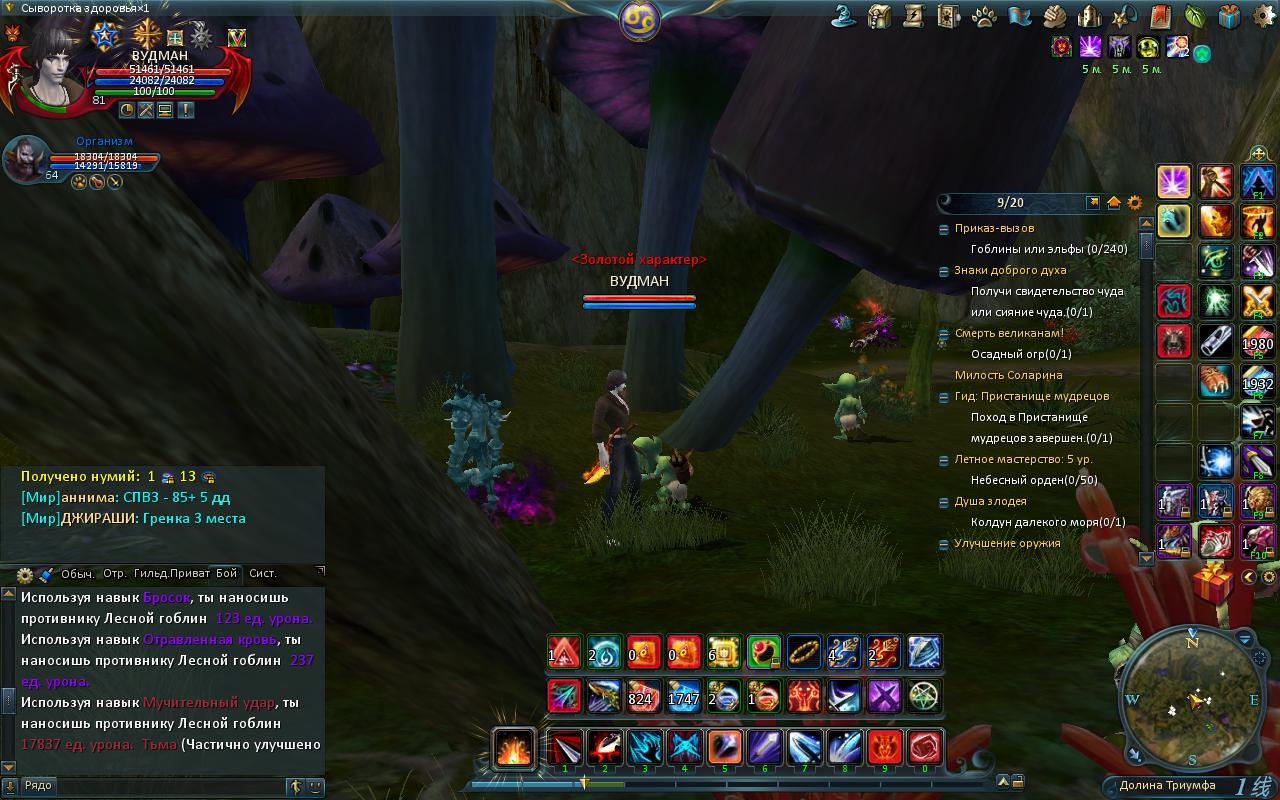Click the green pentagram skill icon
The image size is (1280, 800).
click(925, 695)
